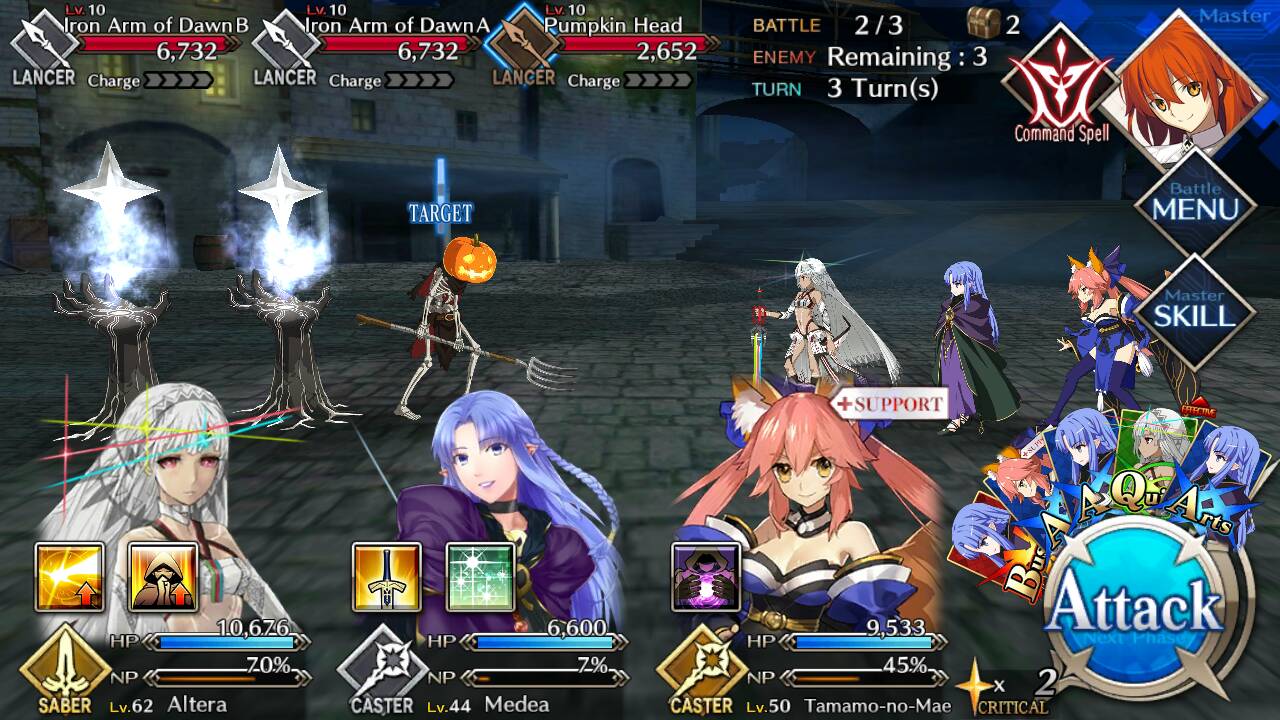Activate Altera's golden slash skill
This screenshot has height=720, width=1280.
(x=70, y=577)
